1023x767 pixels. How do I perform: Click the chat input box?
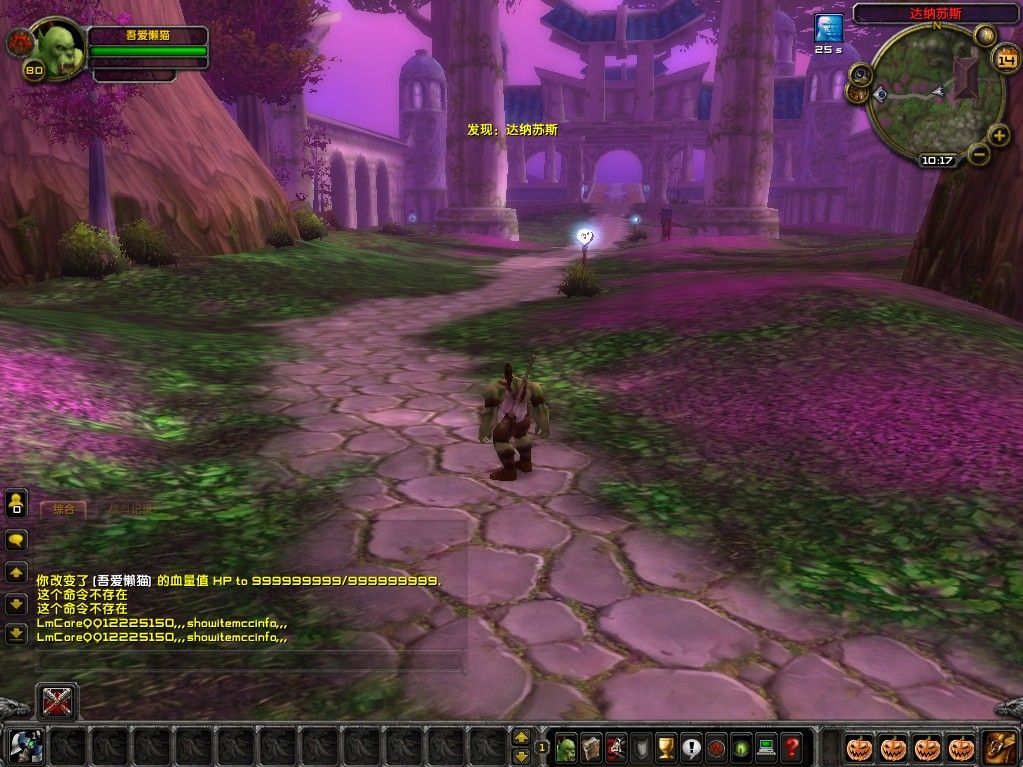250,661
